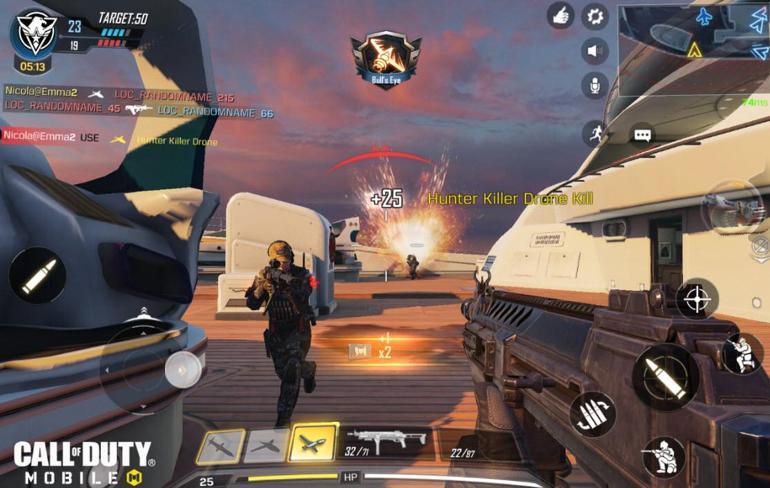Reload weapon with the magazine button
Image resolution: width=770 pixels, height=488 pixels.
pos(593,413)
